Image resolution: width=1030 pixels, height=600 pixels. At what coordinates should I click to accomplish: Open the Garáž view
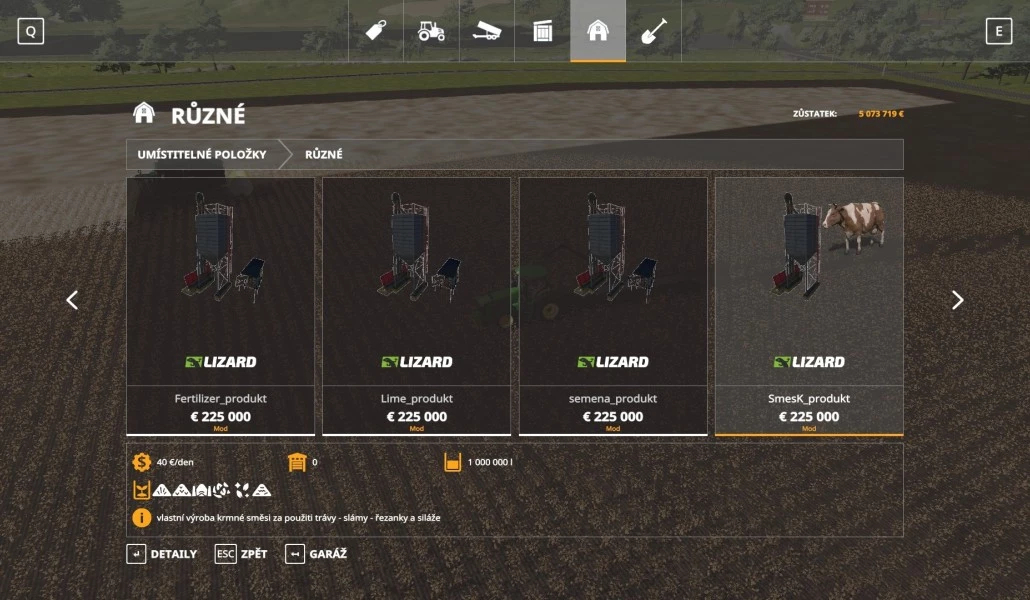316,554
